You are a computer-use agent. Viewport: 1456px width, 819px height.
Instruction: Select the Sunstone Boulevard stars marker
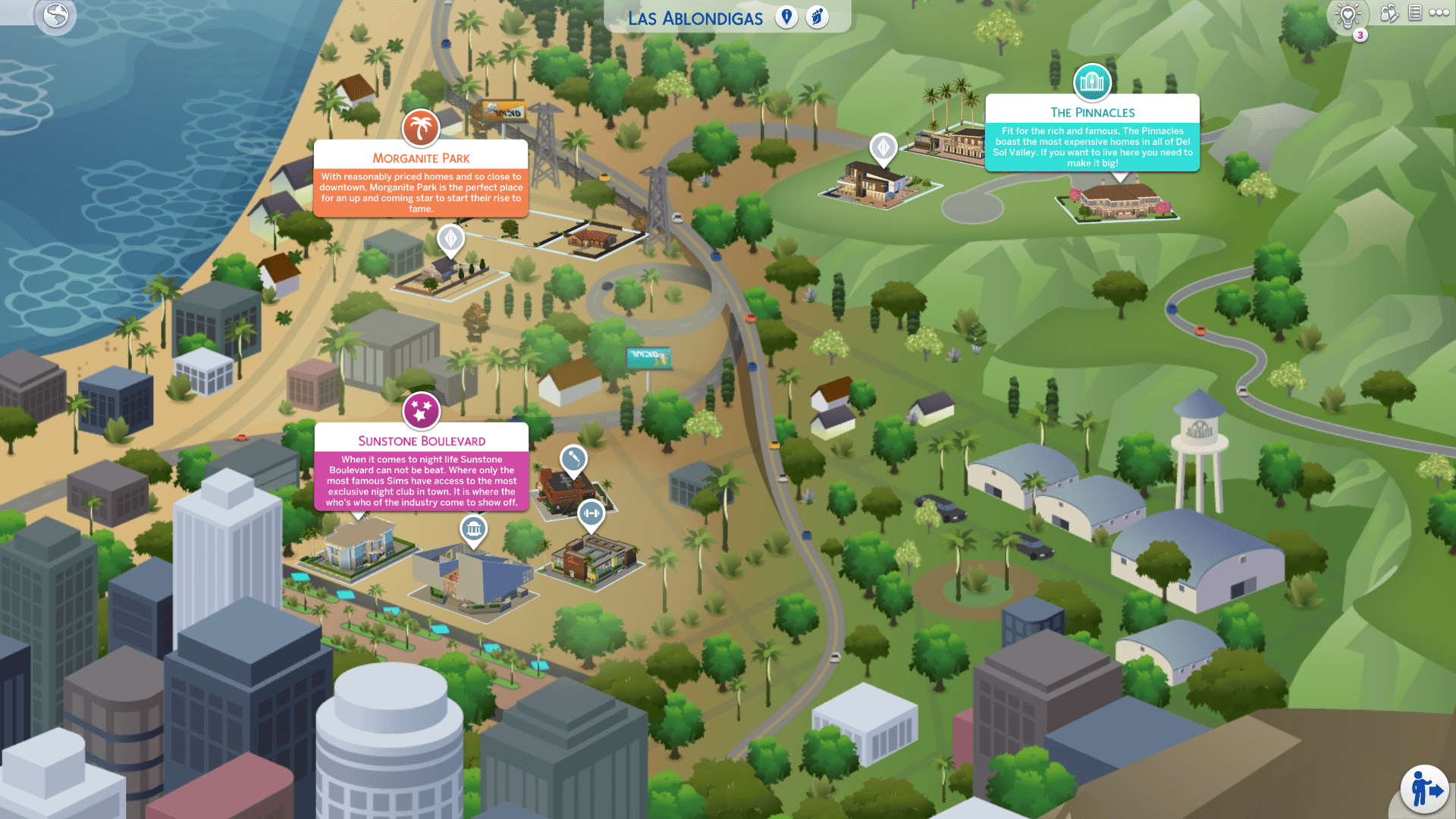pyautogui.click(x=421, y=410)
